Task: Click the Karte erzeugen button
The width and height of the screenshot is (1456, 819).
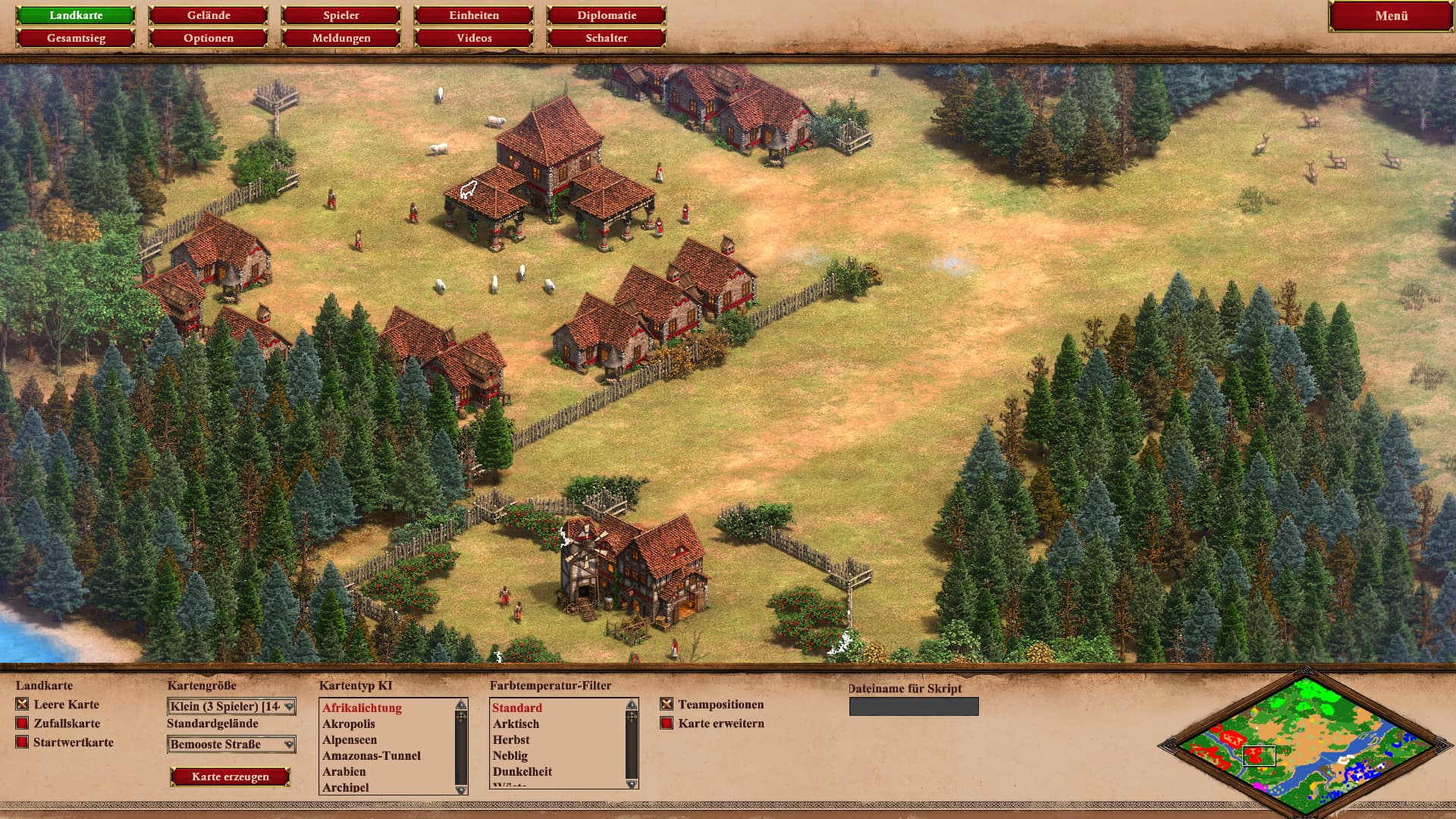Action: pos(231,777)
